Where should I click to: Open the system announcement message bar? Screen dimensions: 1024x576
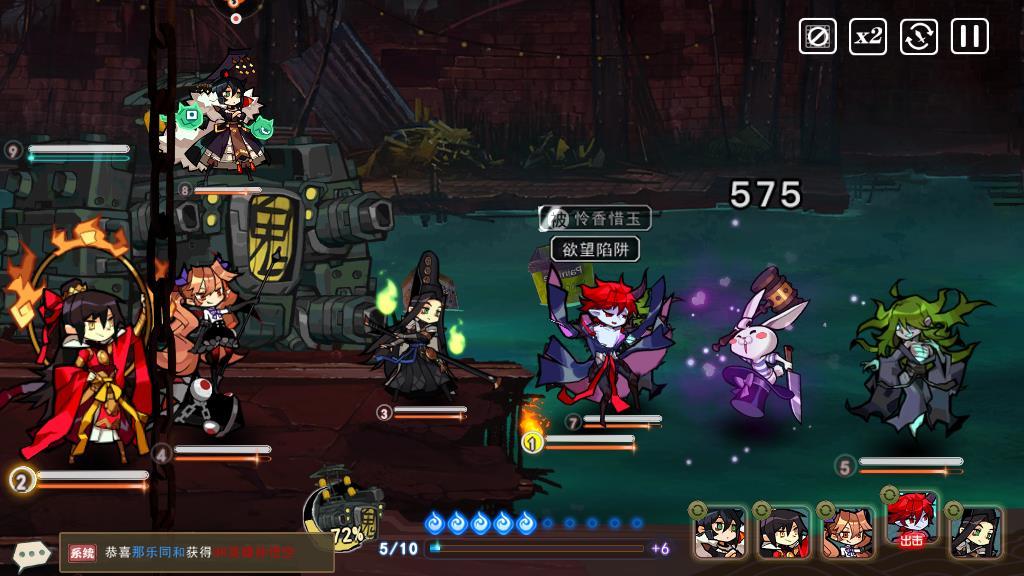[195, 552]
